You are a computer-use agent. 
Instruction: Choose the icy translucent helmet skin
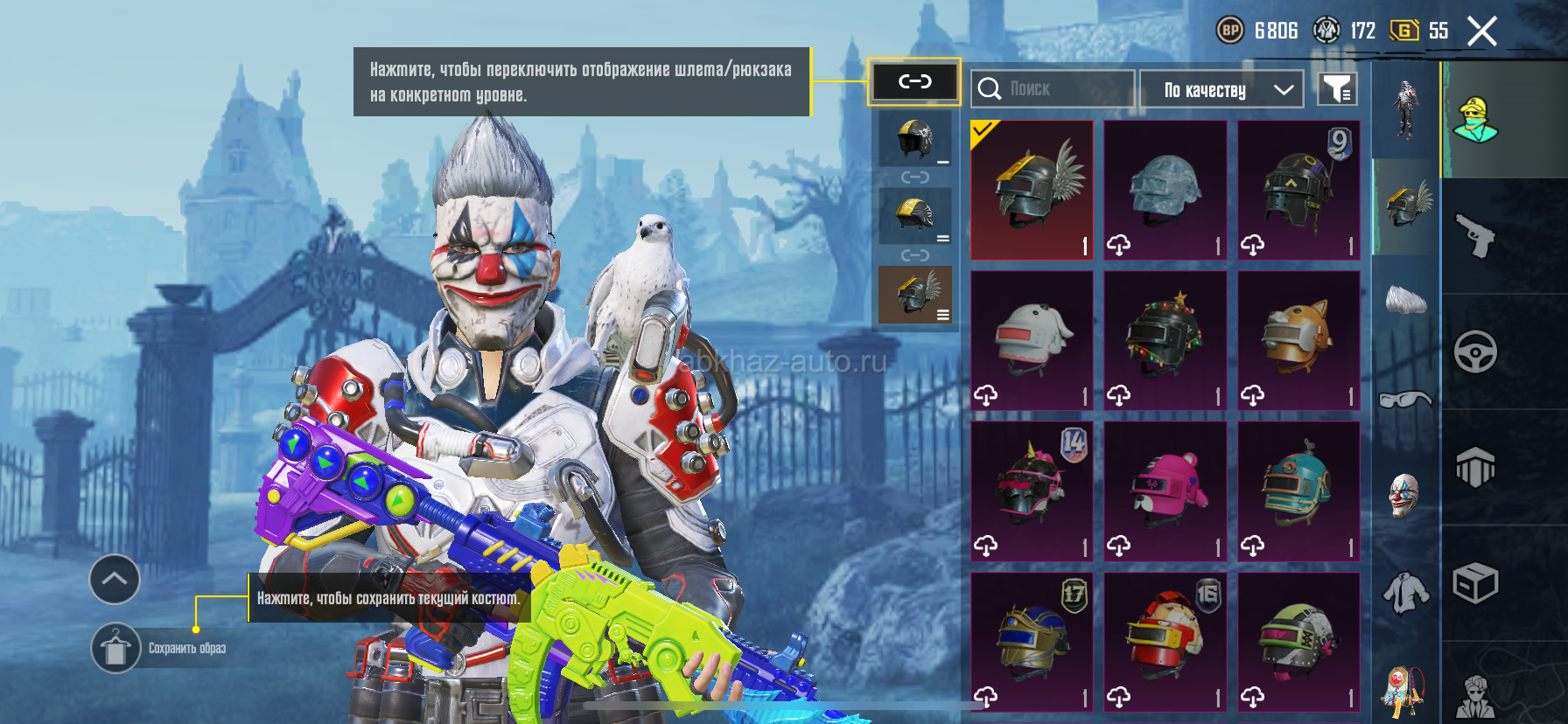pos(1165,190)
